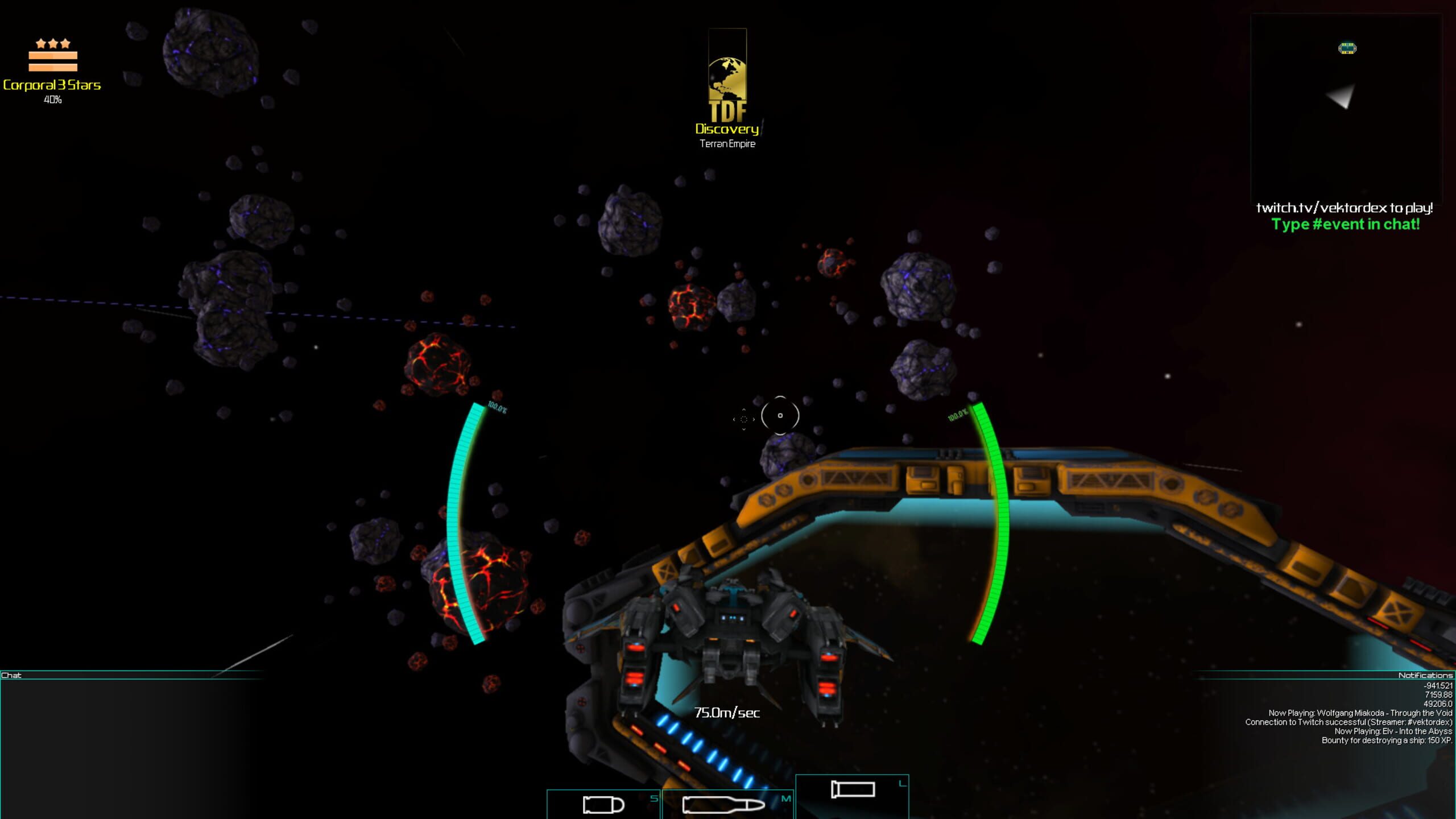Screen dimensions: 1456x819
Task: Click the chevron rank stripes below the stars
Action: click(54, 60)
